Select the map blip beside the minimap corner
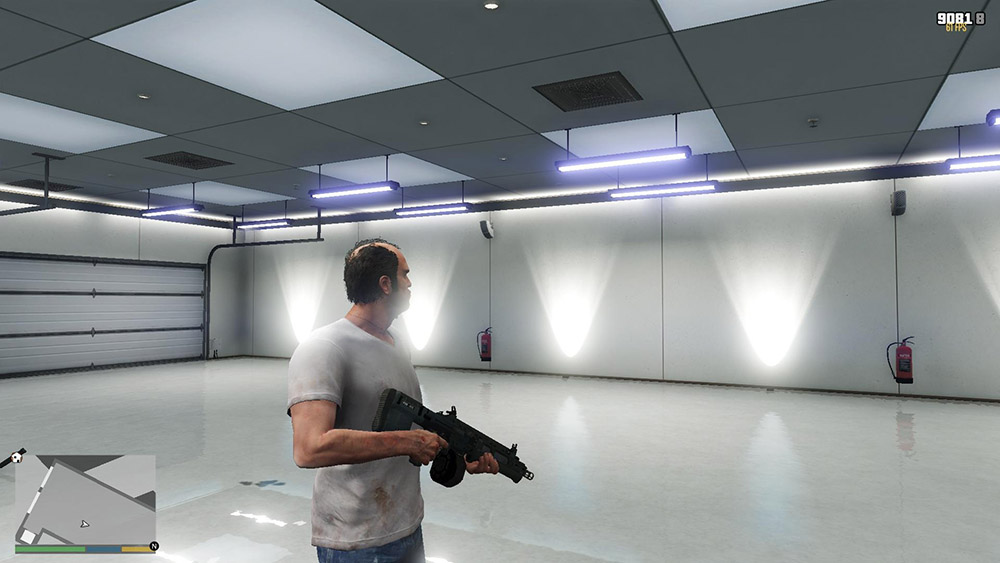This screenshot has height=563, width=1000. pos(17,457)
